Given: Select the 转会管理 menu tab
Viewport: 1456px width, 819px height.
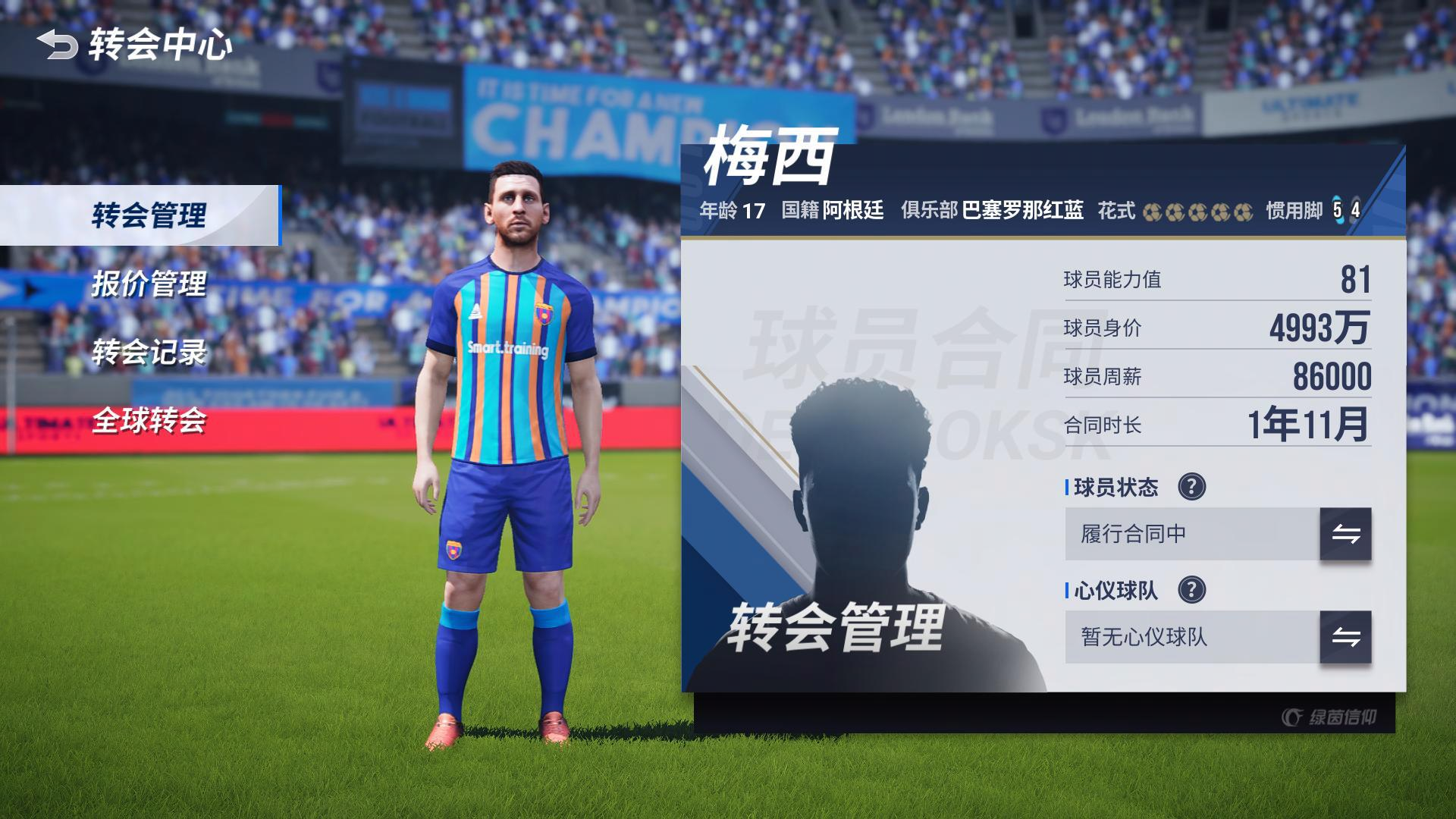Looking at the screenshot, I should click(x=149, y=215).
